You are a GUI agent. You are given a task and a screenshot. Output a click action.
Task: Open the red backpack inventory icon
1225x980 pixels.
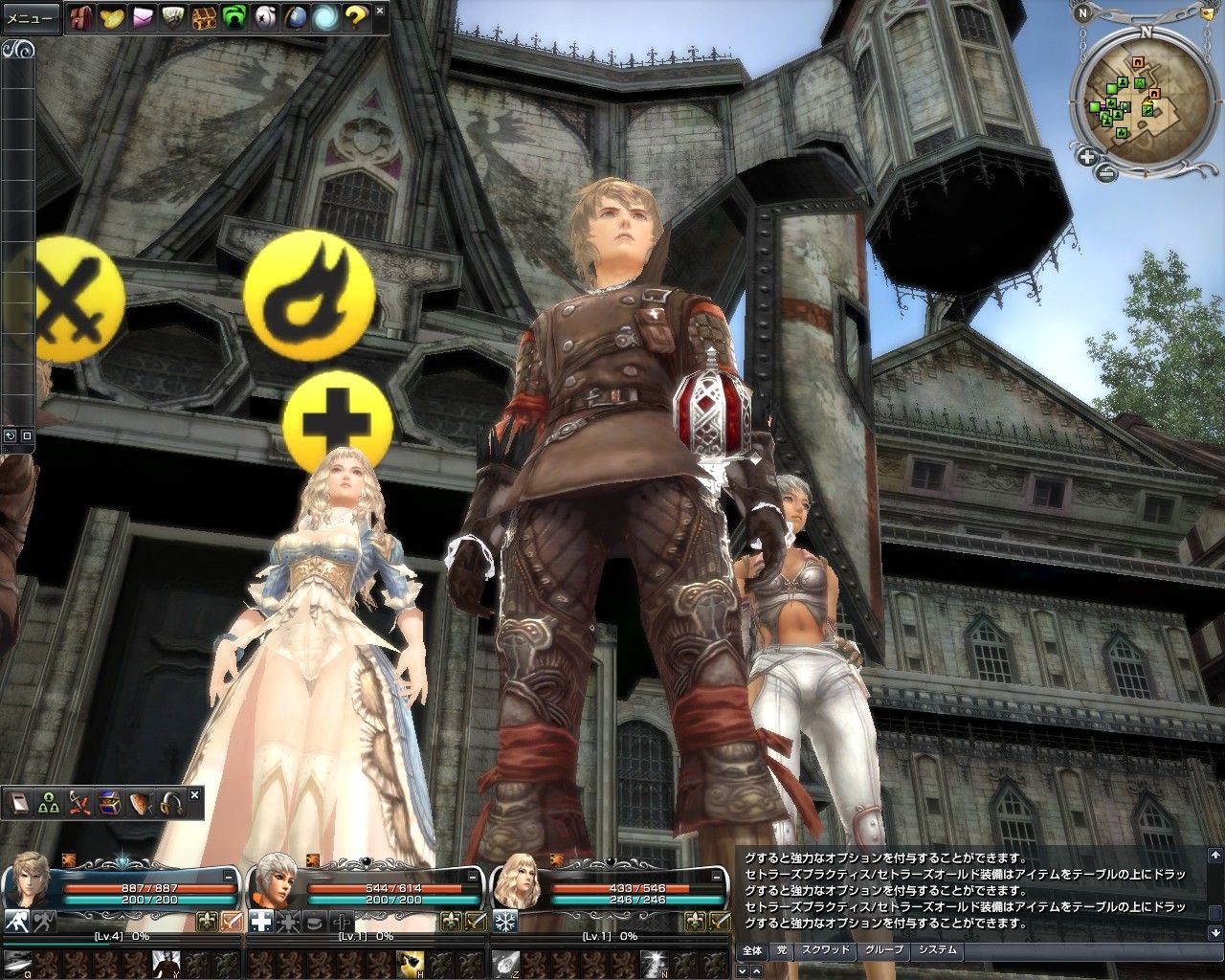tap(81, 17)
